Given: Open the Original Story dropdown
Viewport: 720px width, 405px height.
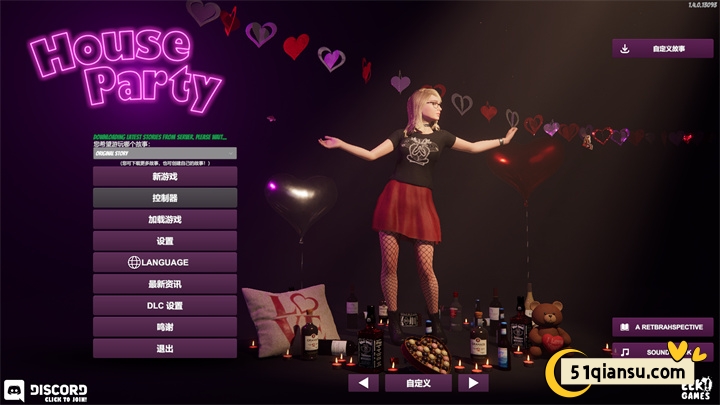Looking at the screenshot, I should click(x=165, y=154).
